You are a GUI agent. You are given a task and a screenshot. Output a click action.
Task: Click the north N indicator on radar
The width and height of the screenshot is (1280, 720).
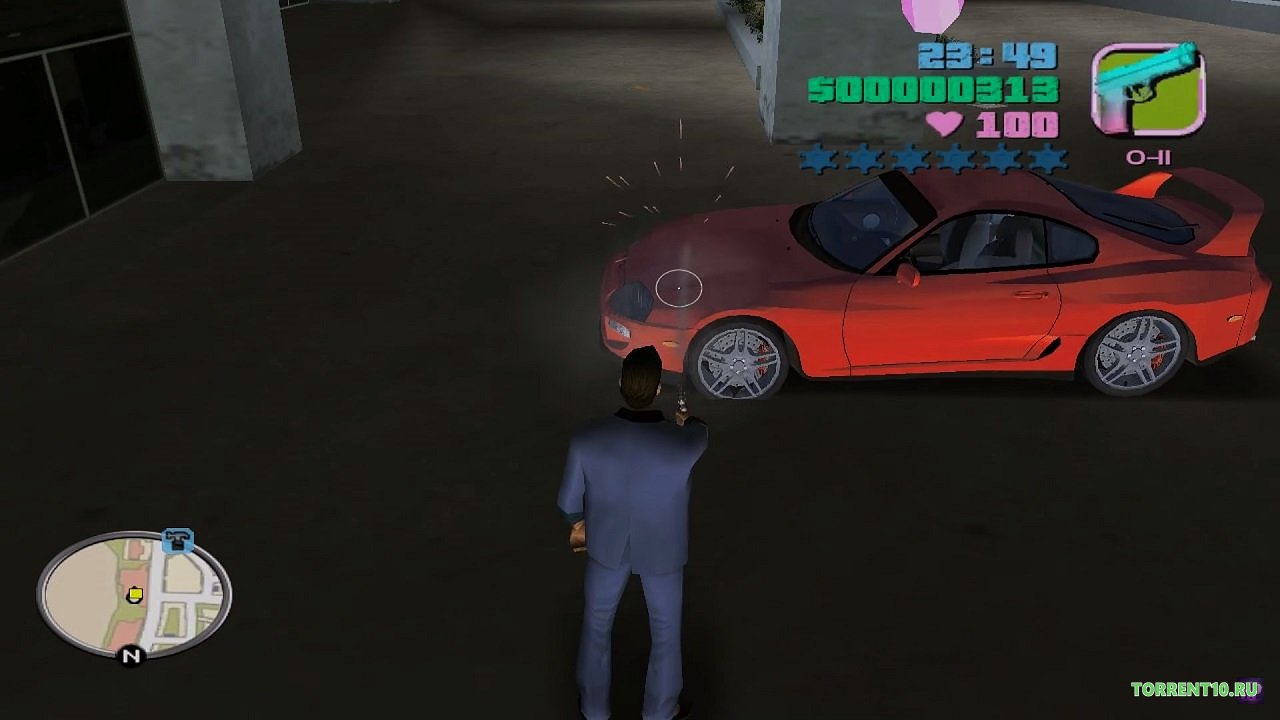point(131,656)
